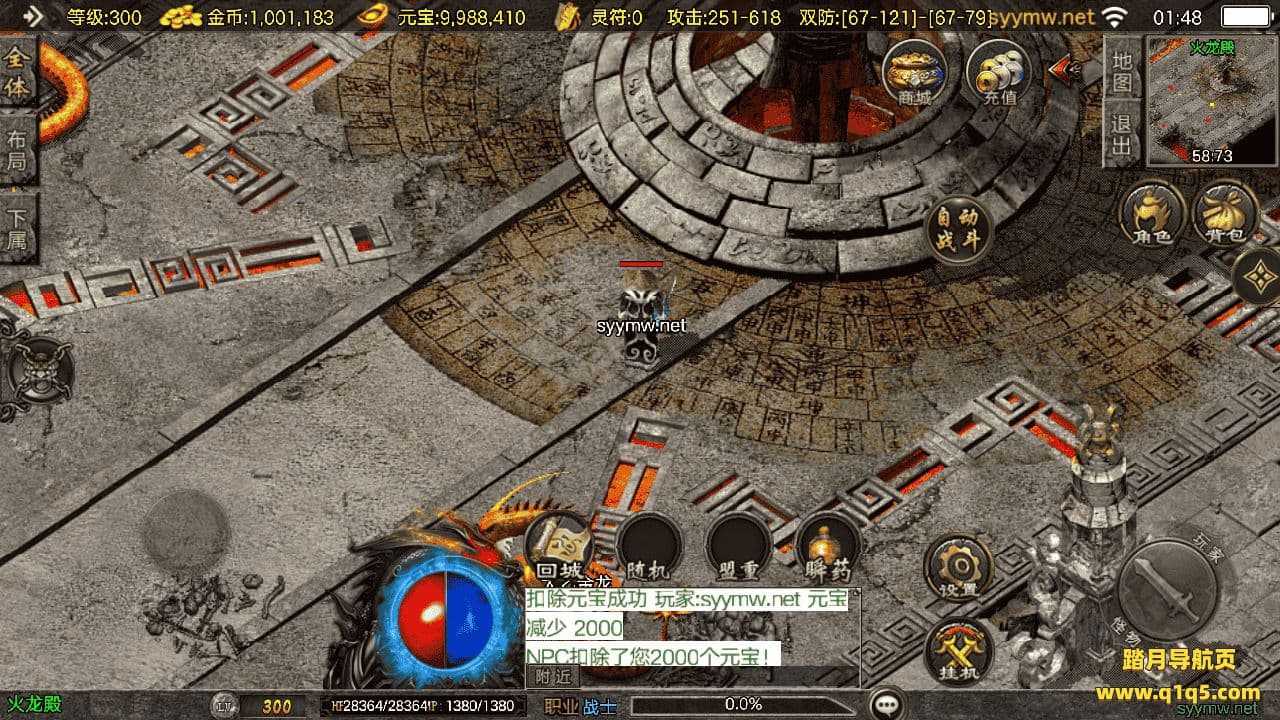1280x720 pixels.
Task: Open the 商城 shop
Action: [914, 72]
